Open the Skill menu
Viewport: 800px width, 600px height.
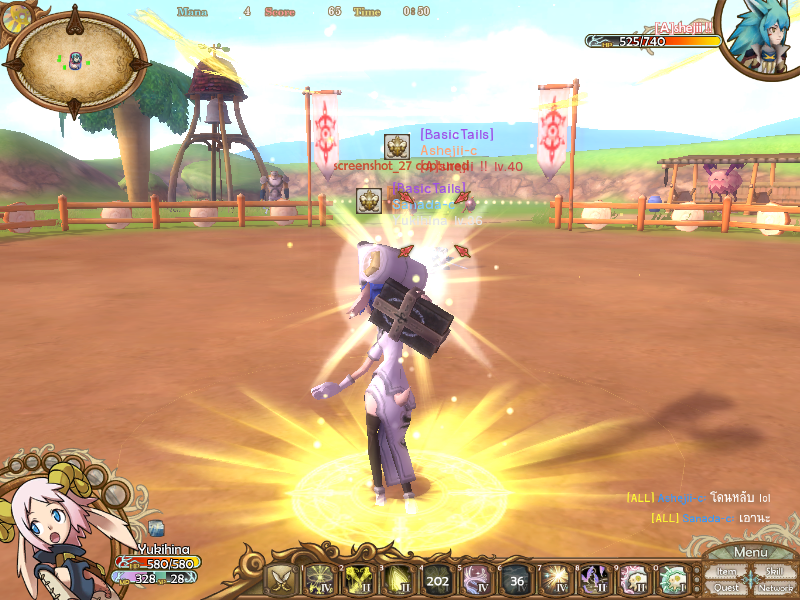coord(774,572)
